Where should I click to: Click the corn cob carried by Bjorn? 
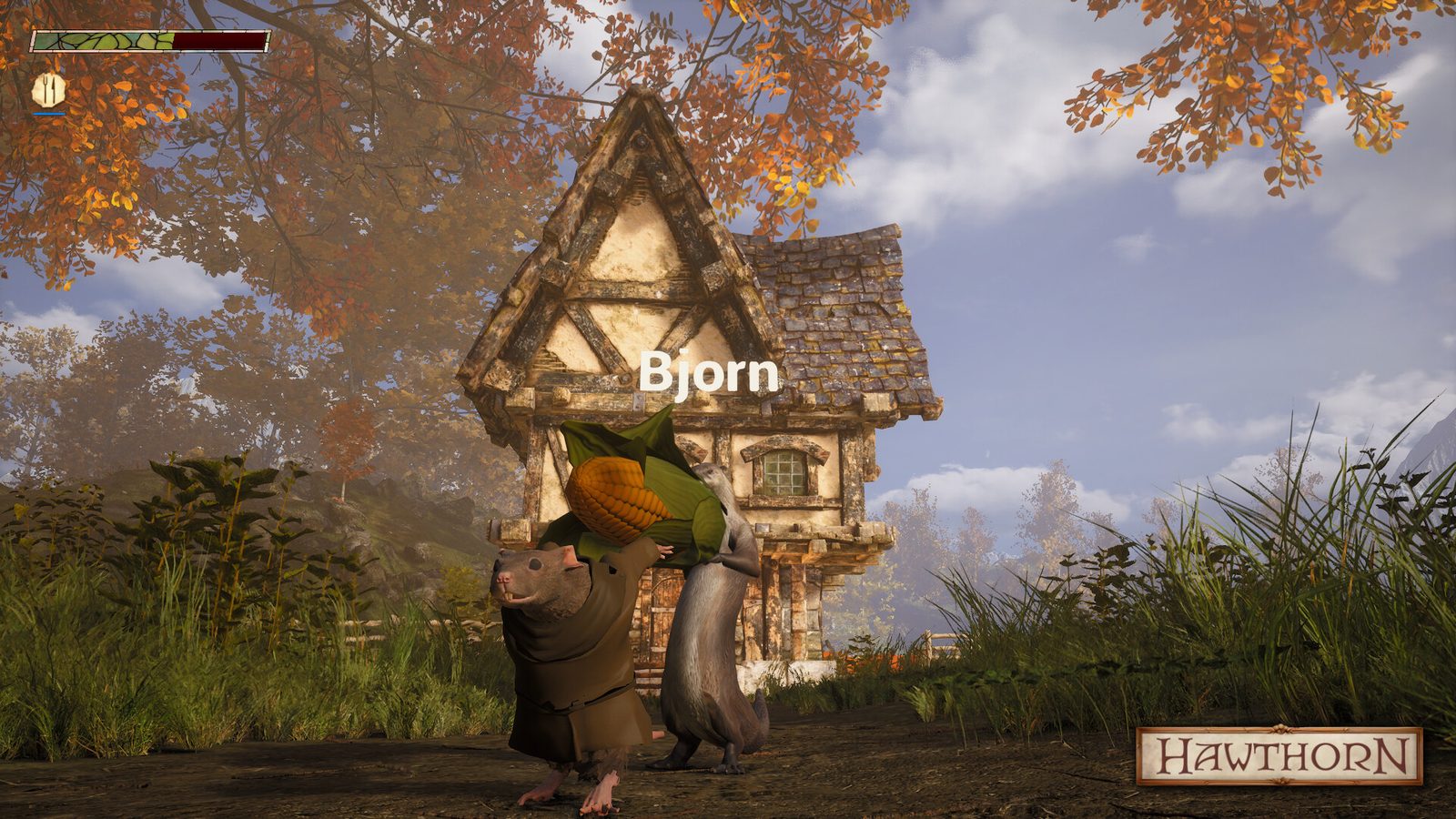click(x=619, y=499)
